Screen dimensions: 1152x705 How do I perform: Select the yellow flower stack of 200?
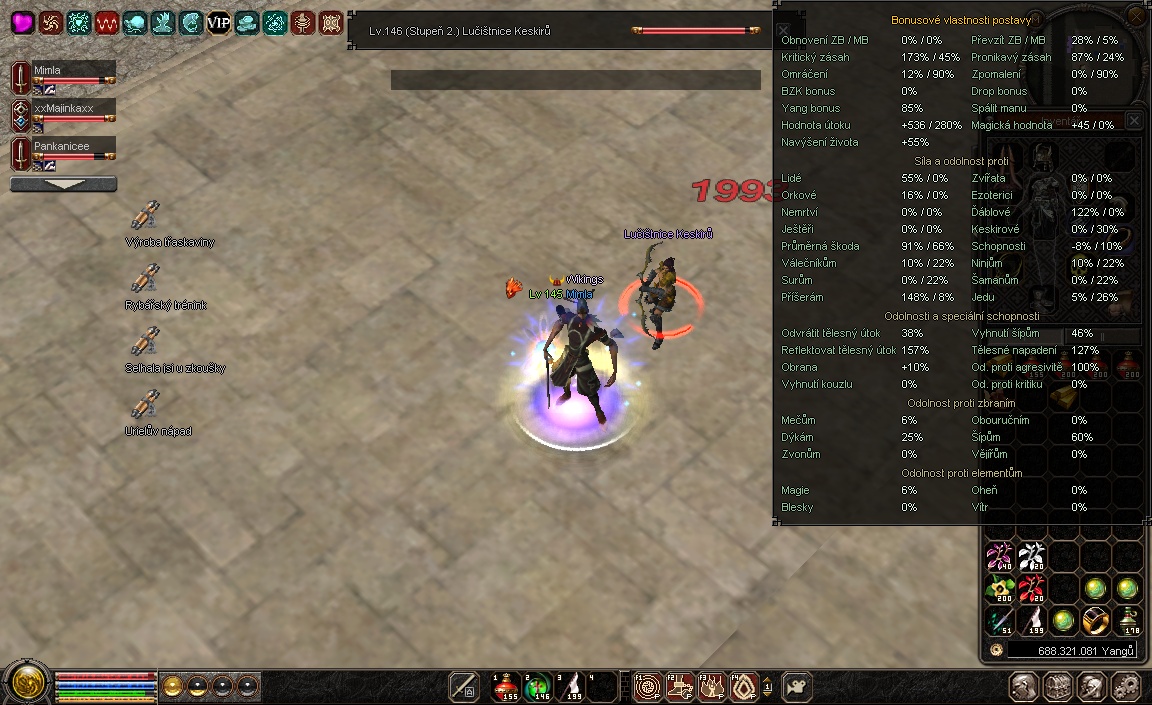click(1000, 589)
